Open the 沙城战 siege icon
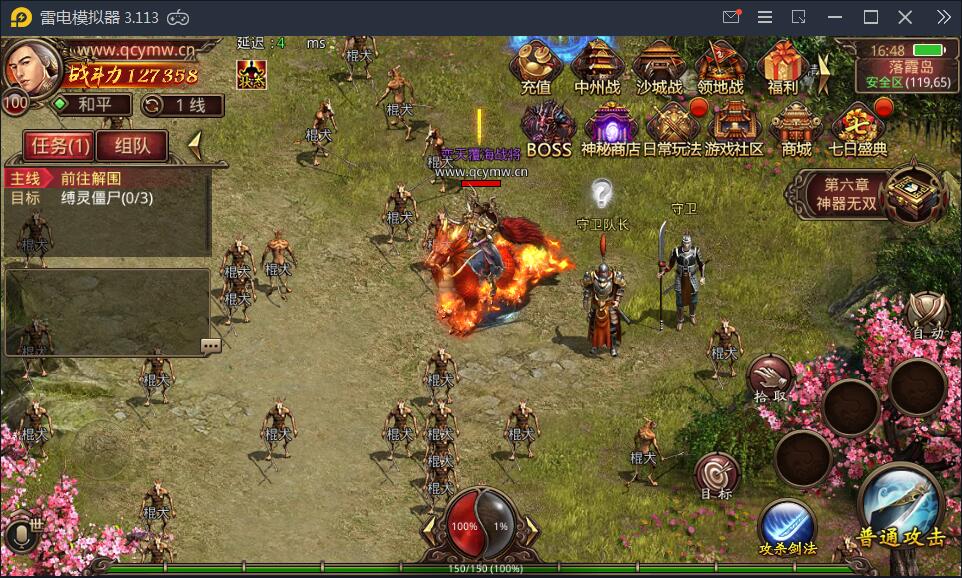Viewport: 962px width, 578px height. pyautogui.click(x=659, y=66)
